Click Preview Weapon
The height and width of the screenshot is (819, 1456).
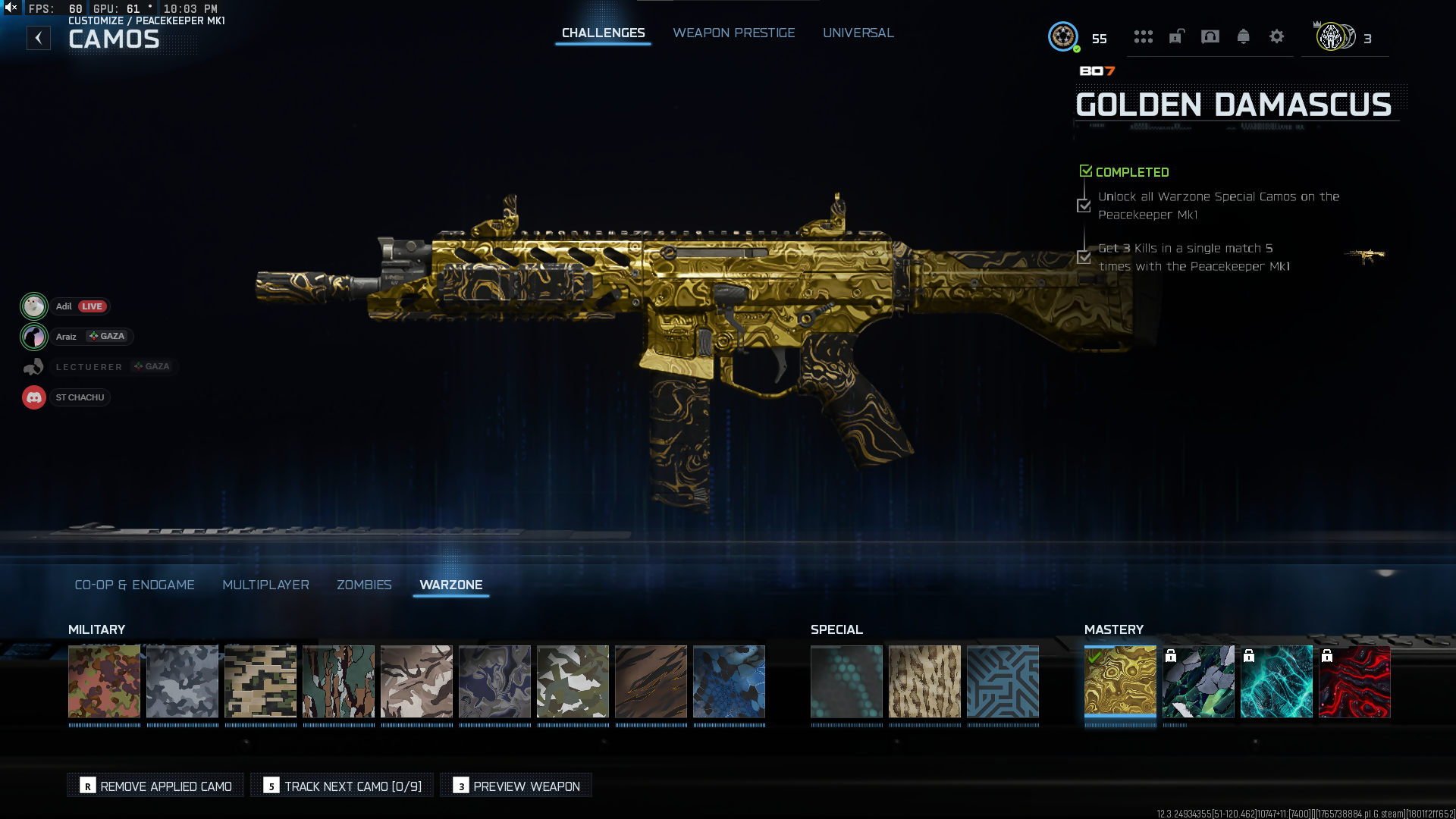tap(516, 786)
